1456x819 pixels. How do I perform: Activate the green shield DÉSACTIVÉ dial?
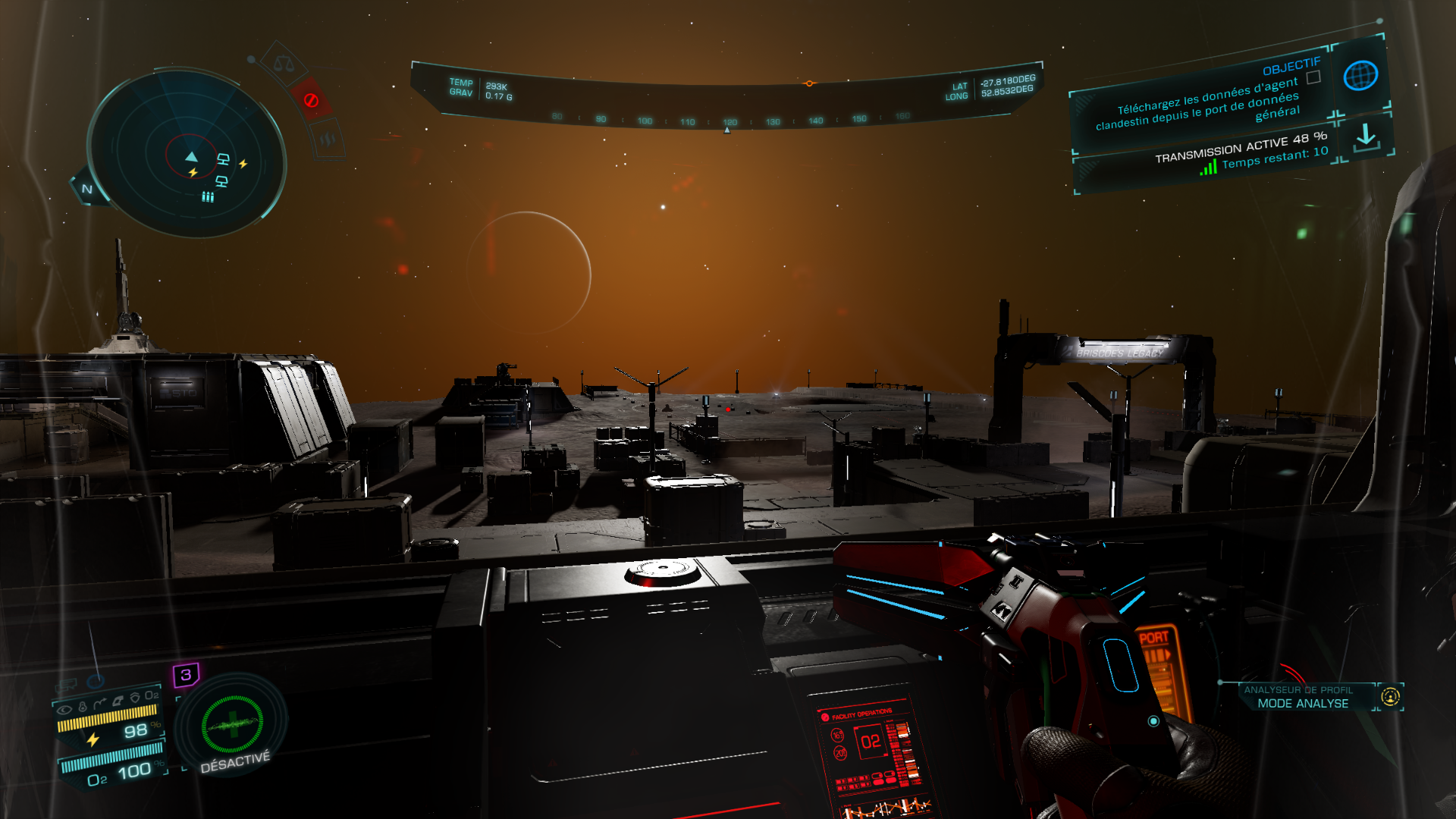(x=233, y=724)
